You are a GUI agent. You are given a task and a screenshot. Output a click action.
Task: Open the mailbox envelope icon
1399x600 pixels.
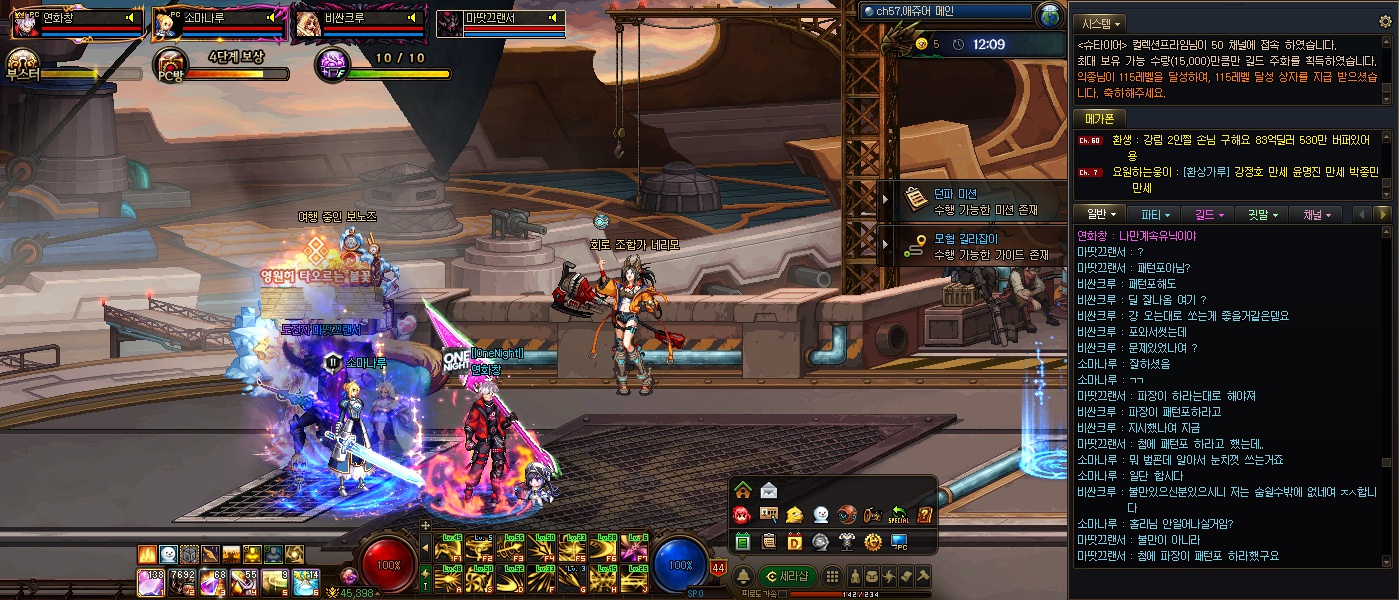769,490
